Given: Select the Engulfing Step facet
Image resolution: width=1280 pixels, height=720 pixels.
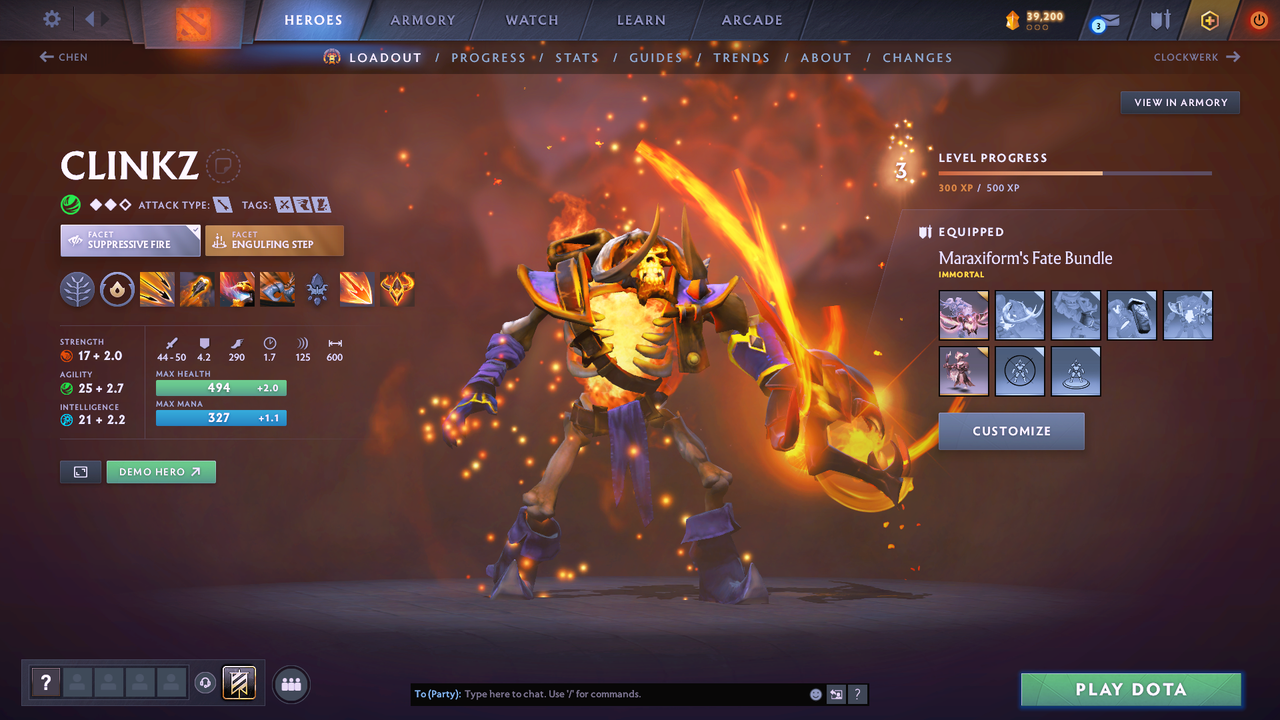Looking at the screenshot, I should point(274,240).
